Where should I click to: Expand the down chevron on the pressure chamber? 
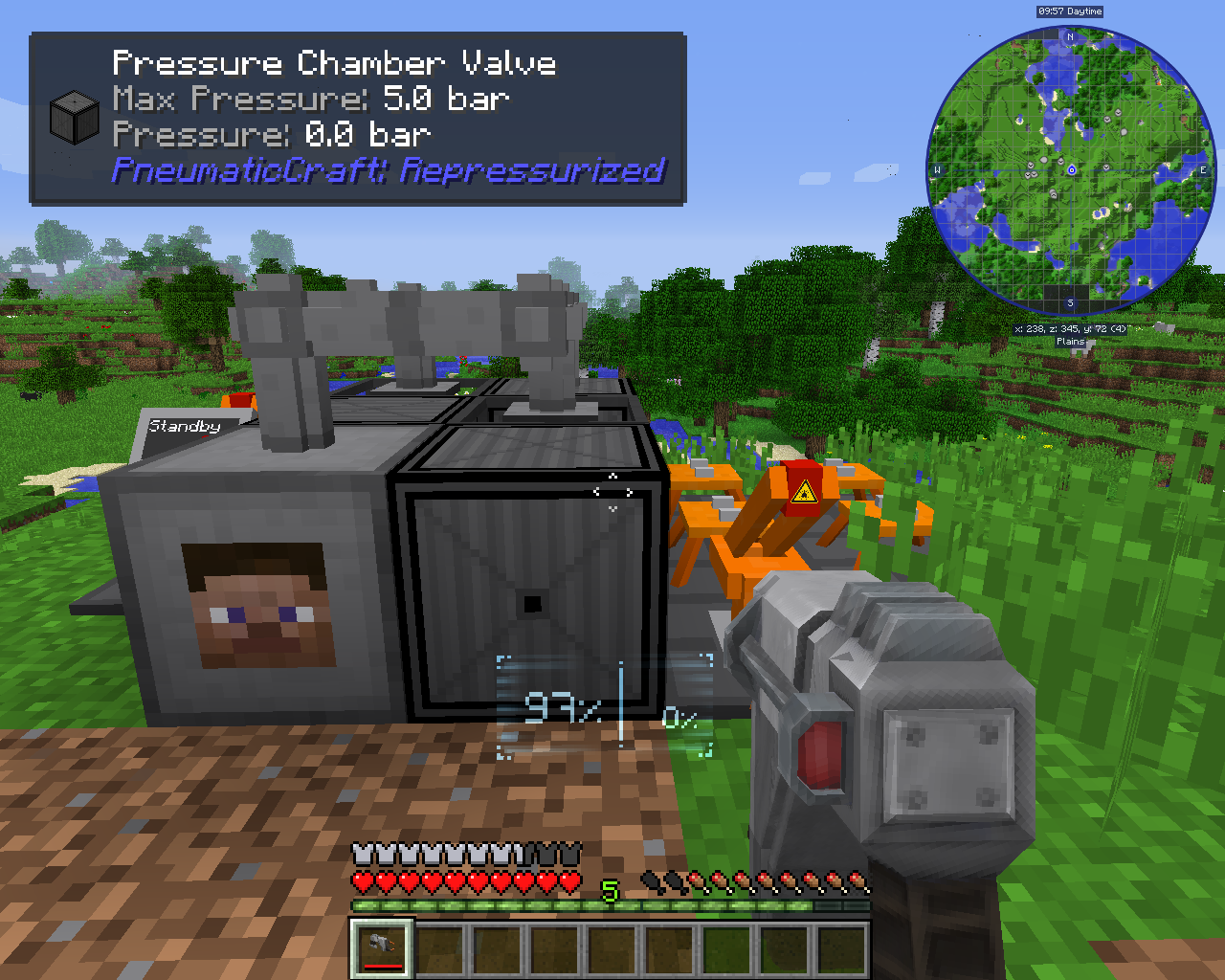tap(612, 508)
